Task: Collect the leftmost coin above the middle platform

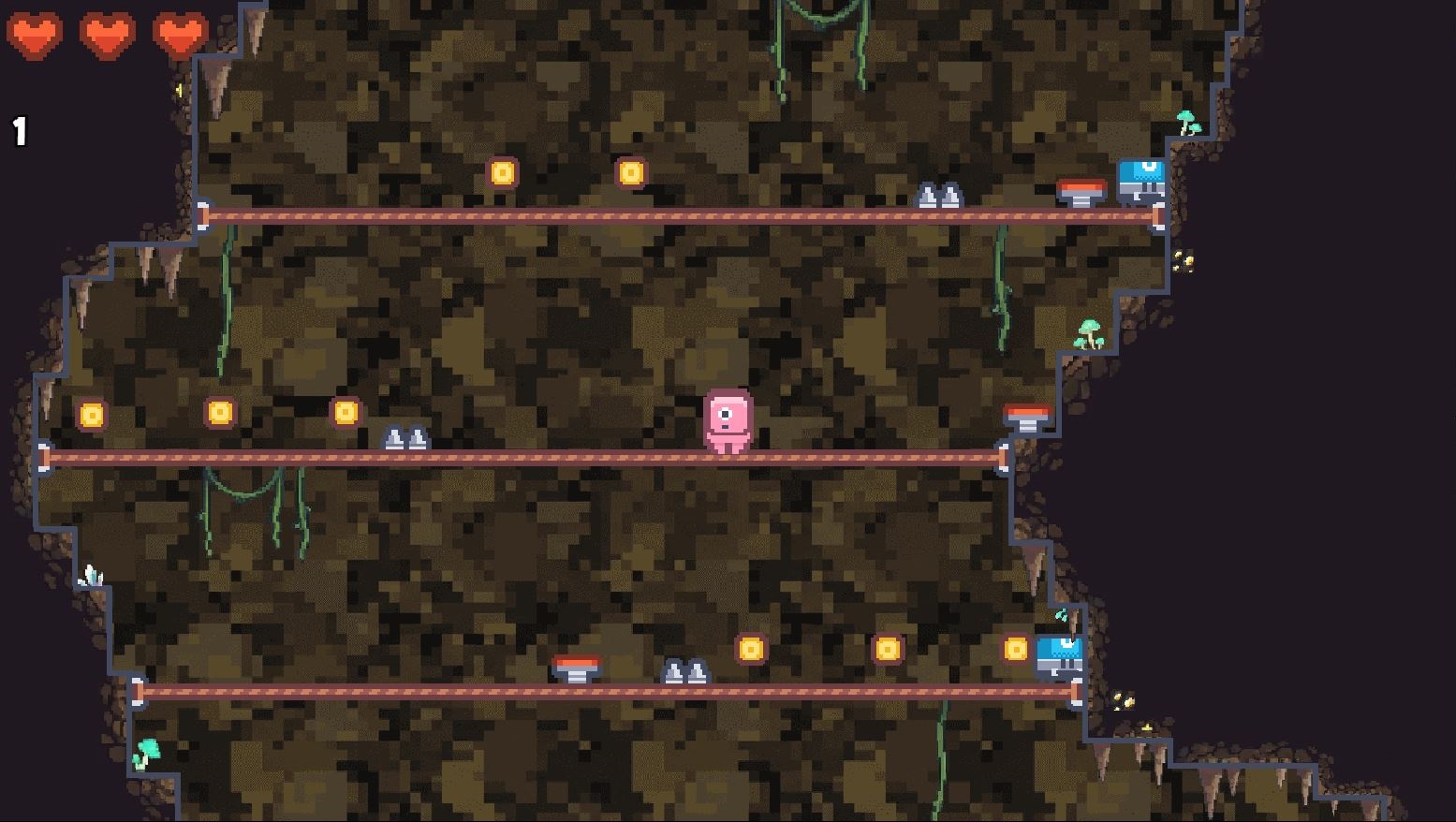Action: tap(91, 413)
